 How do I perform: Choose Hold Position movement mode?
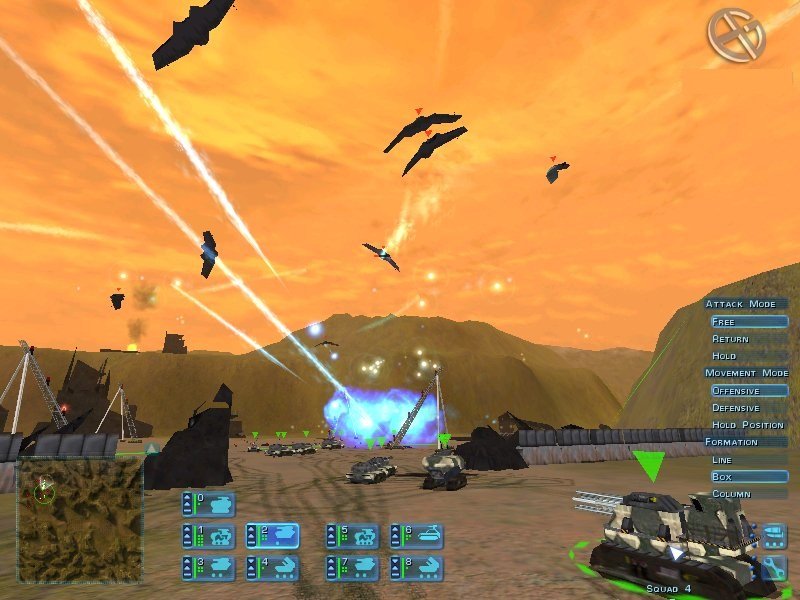[748, 425]
